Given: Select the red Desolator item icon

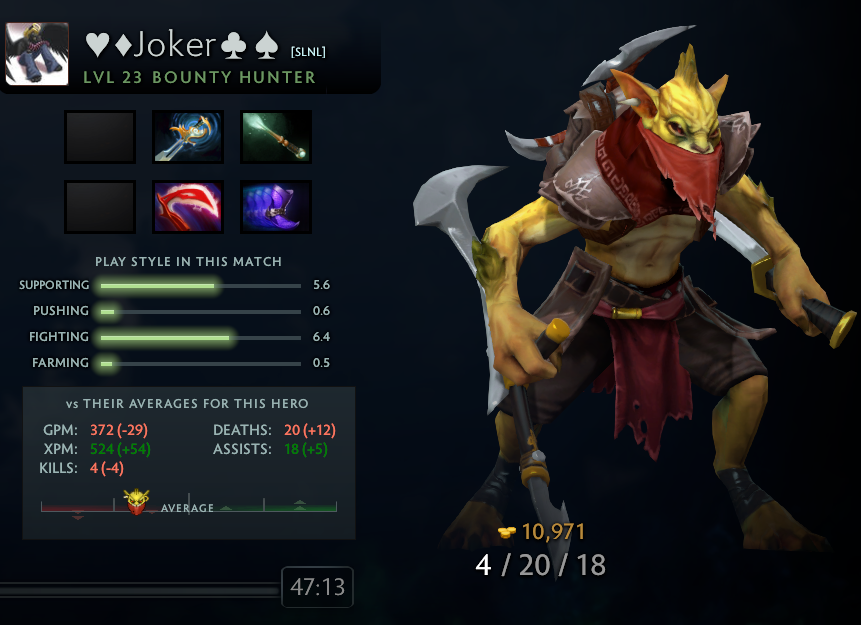Looking at the screenshot, I should (x=188, y=206).
